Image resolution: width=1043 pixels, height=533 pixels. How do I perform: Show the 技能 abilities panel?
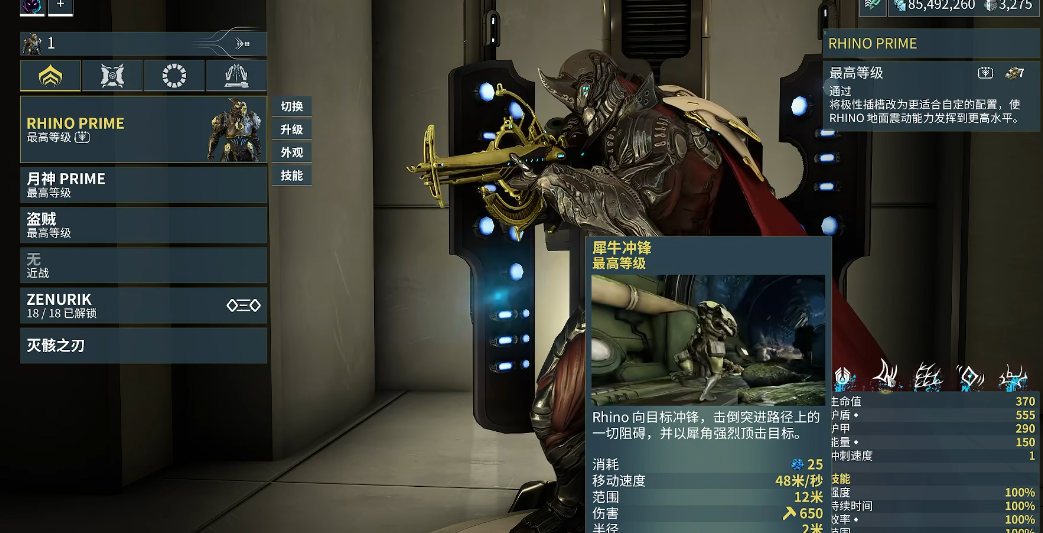(x=292, y=176)
